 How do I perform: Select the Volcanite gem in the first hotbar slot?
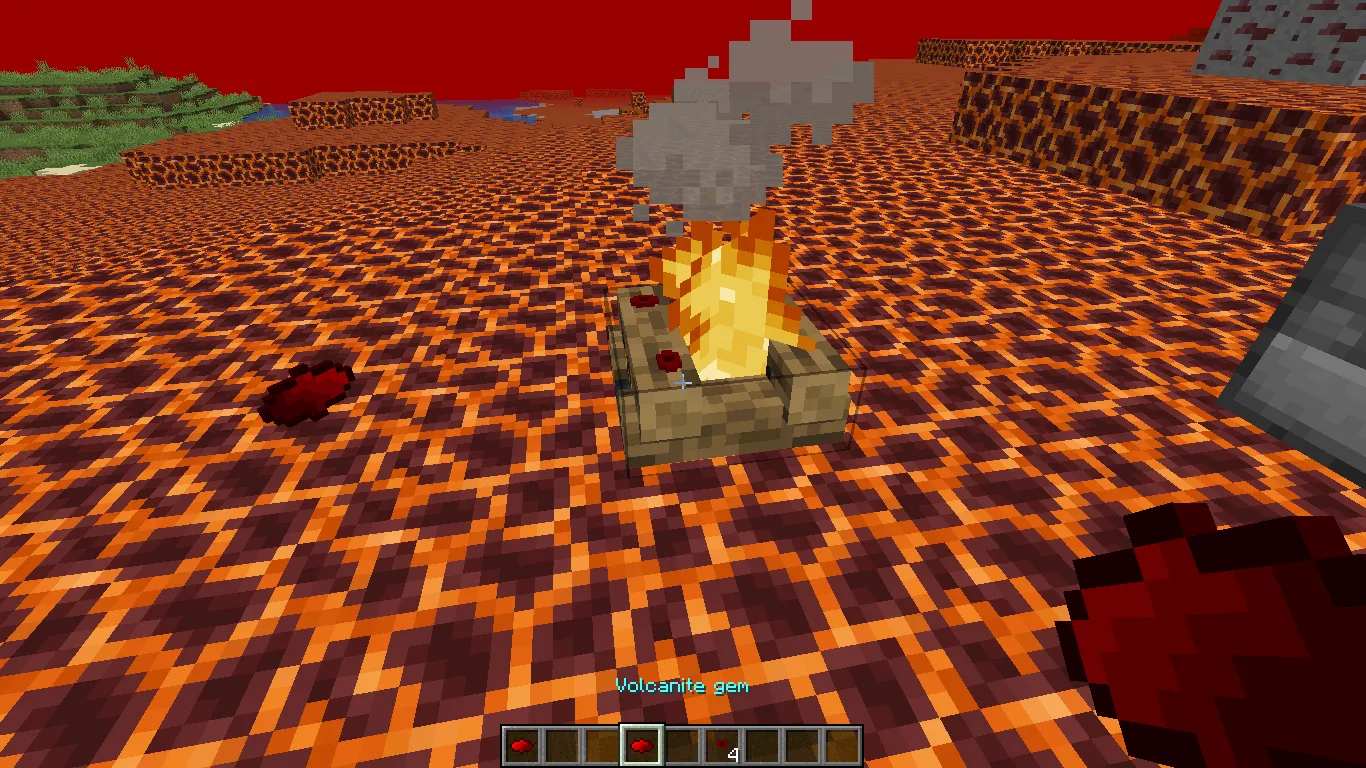click(520, 744)
